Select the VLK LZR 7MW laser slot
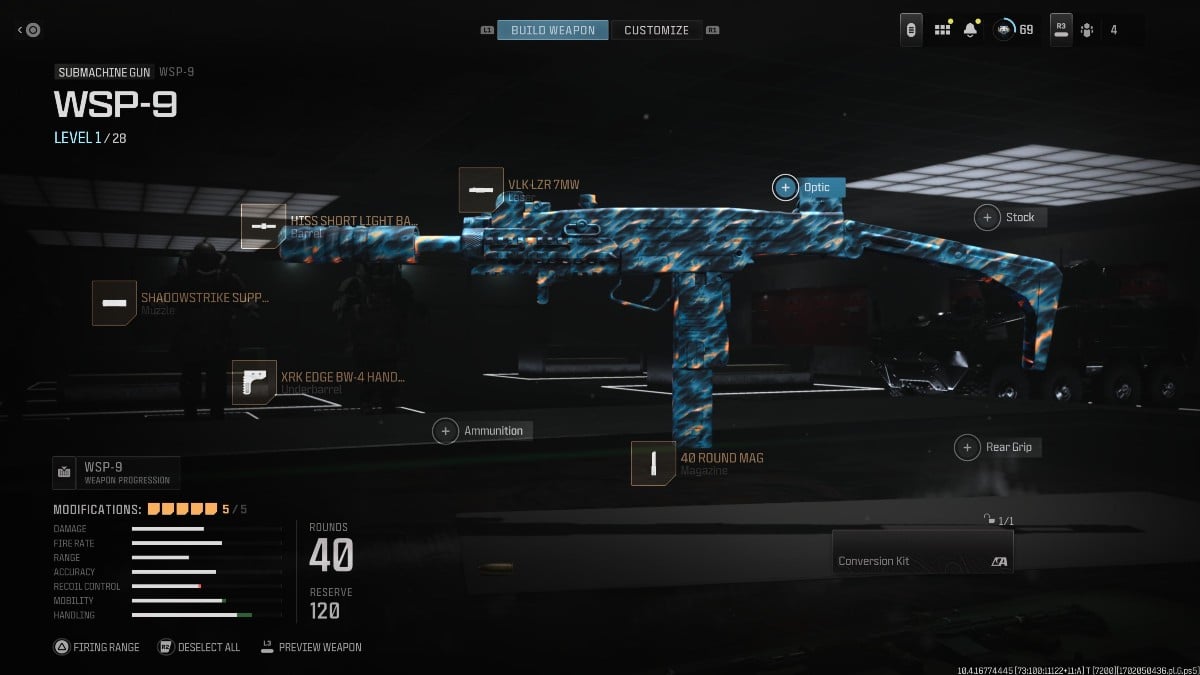The height and width of the screenshot is (675, 1200). point(481,189)
